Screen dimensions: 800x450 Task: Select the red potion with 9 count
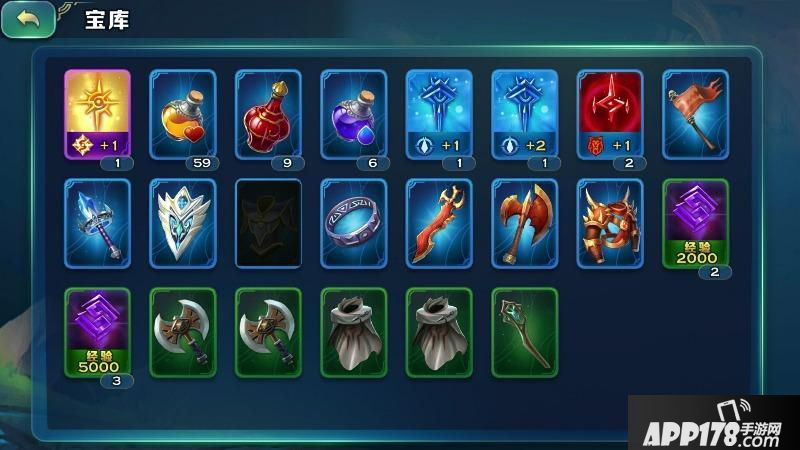(x=268, y=113)
